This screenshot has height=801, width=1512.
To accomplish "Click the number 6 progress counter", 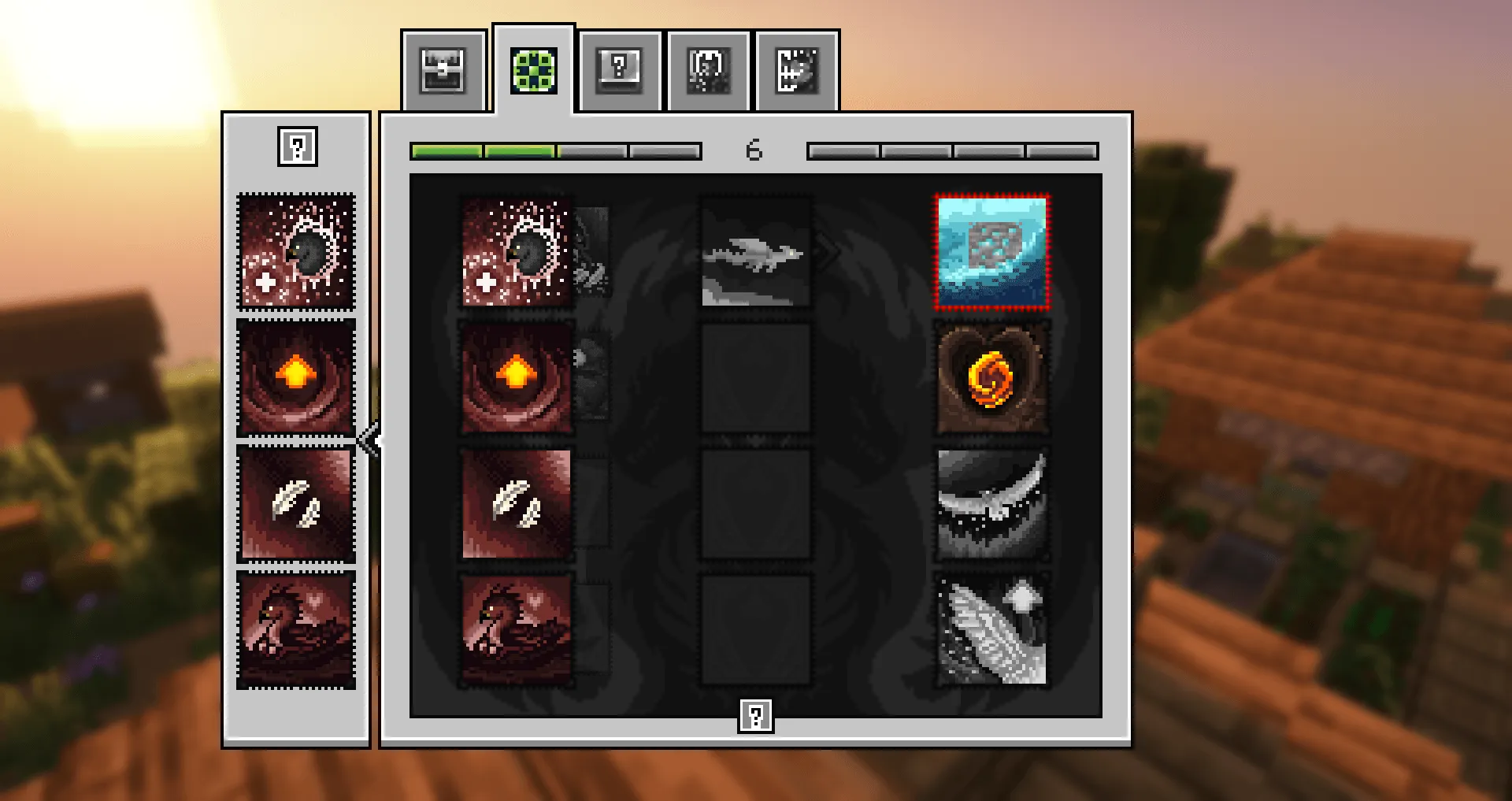I will click(x=754, y=150).
